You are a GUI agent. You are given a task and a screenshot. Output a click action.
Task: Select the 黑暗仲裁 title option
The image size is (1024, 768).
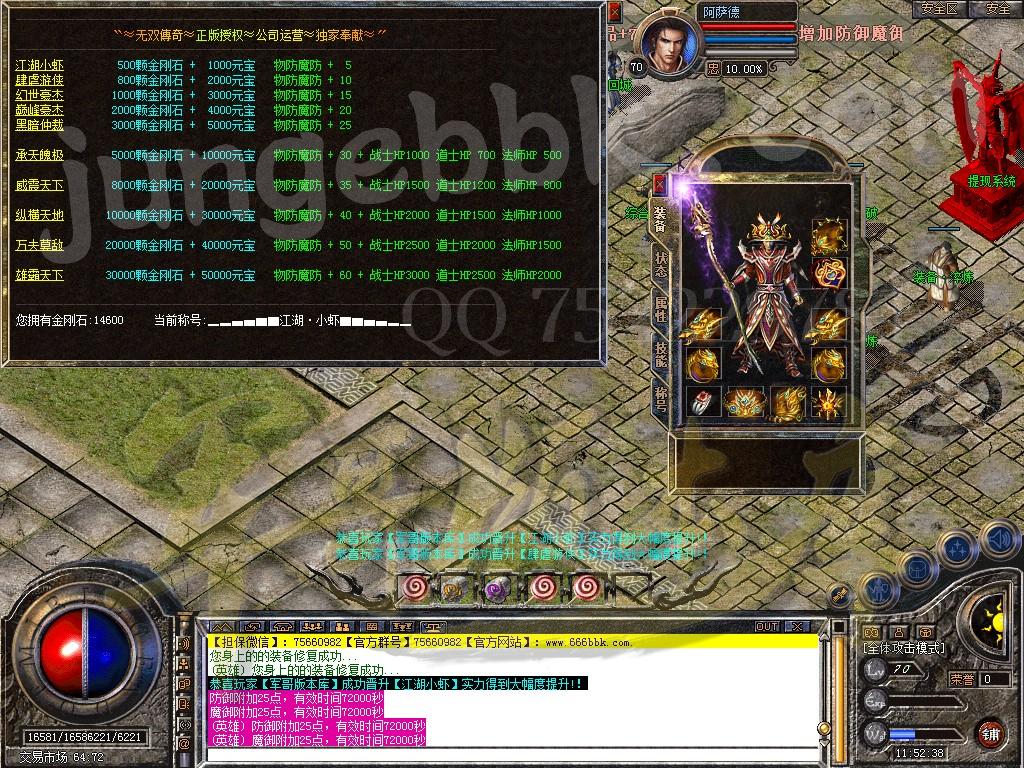(x=39, y=125)
